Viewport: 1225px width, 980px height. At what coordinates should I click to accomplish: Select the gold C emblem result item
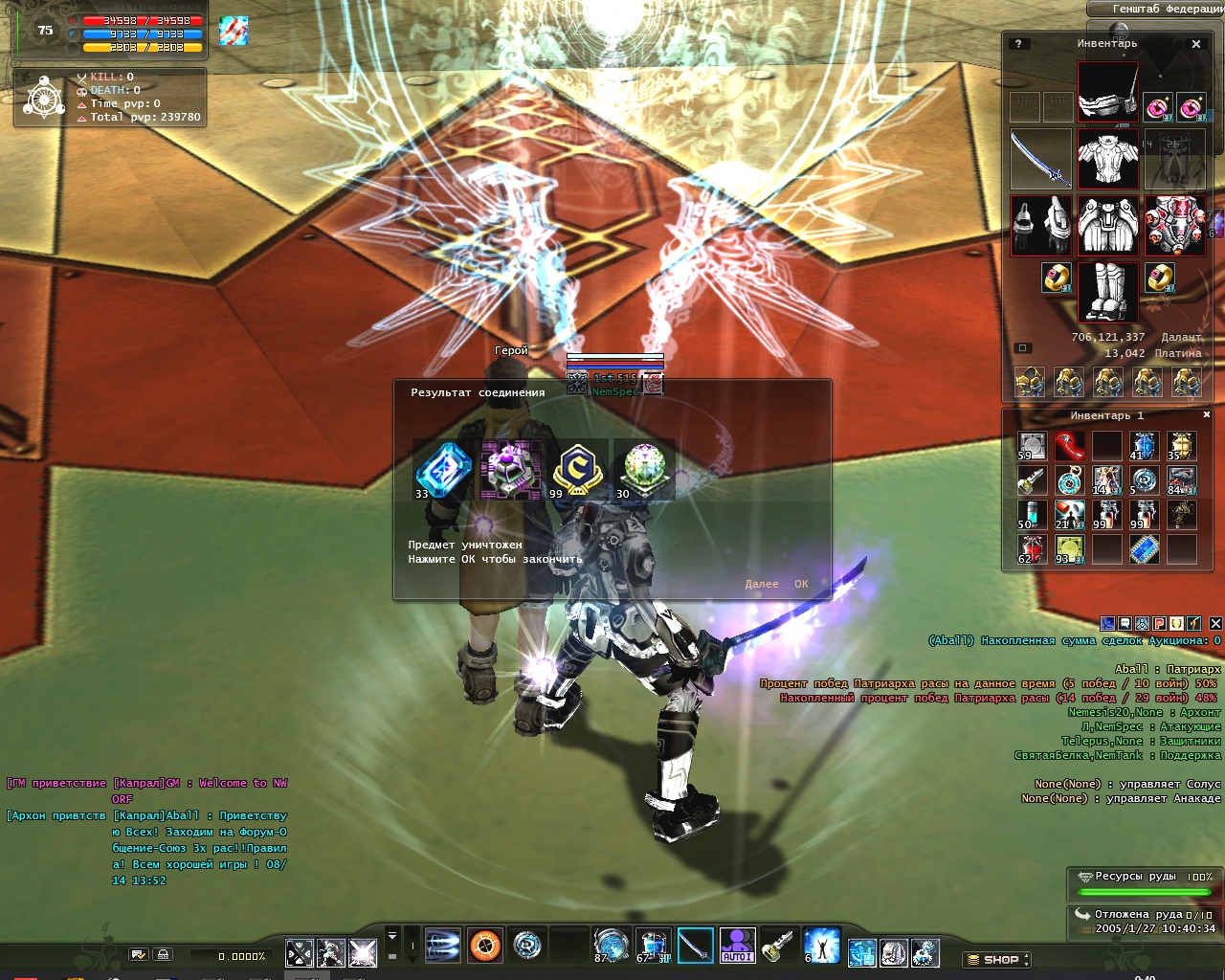click(x=576, y=470)
